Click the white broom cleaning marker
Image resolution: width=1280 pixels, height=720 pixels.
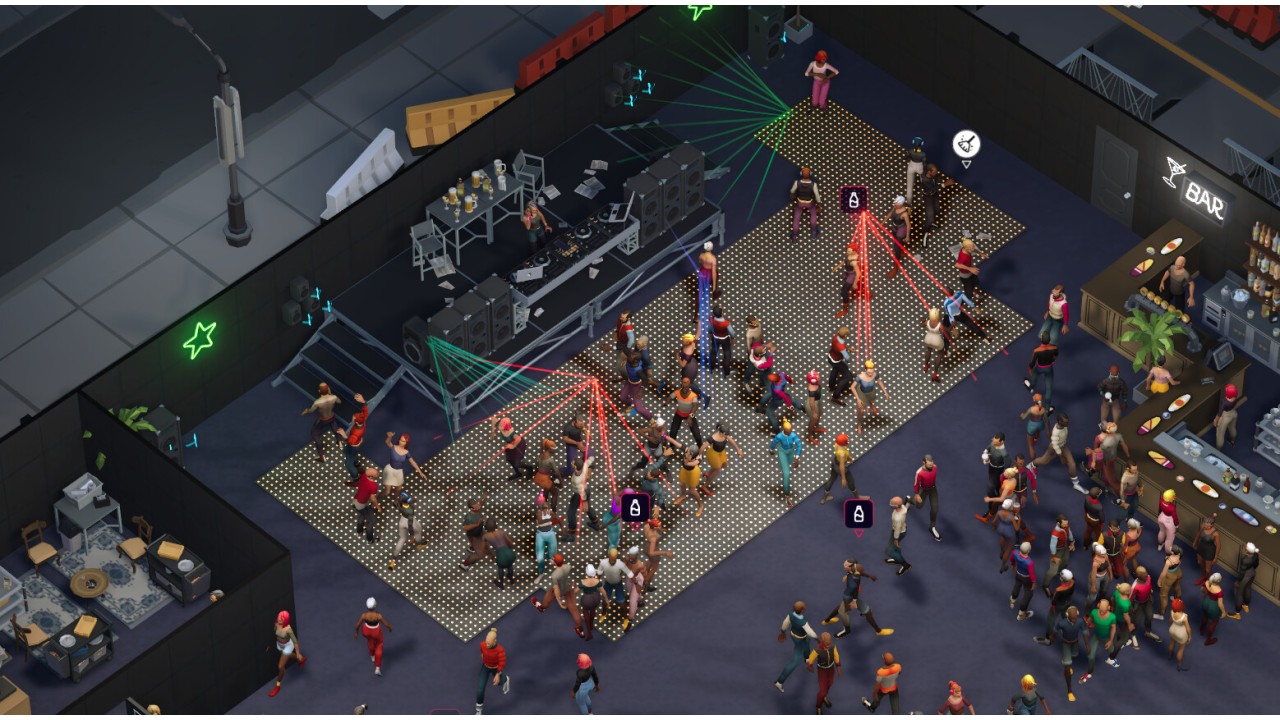pyautogui.click(x=966, y=145)
